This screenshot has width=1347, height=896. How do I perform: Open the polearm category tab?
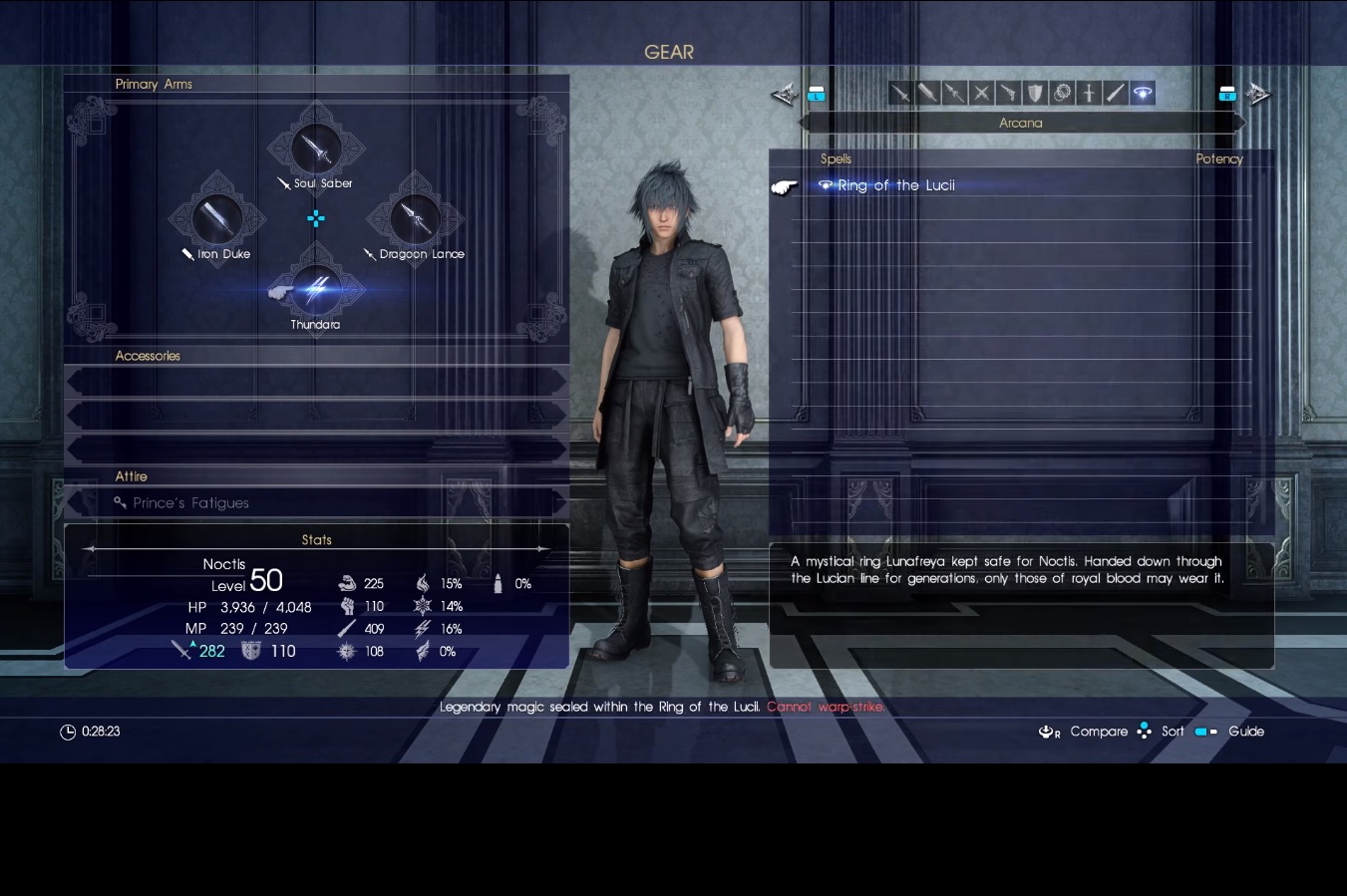(954, 94)
